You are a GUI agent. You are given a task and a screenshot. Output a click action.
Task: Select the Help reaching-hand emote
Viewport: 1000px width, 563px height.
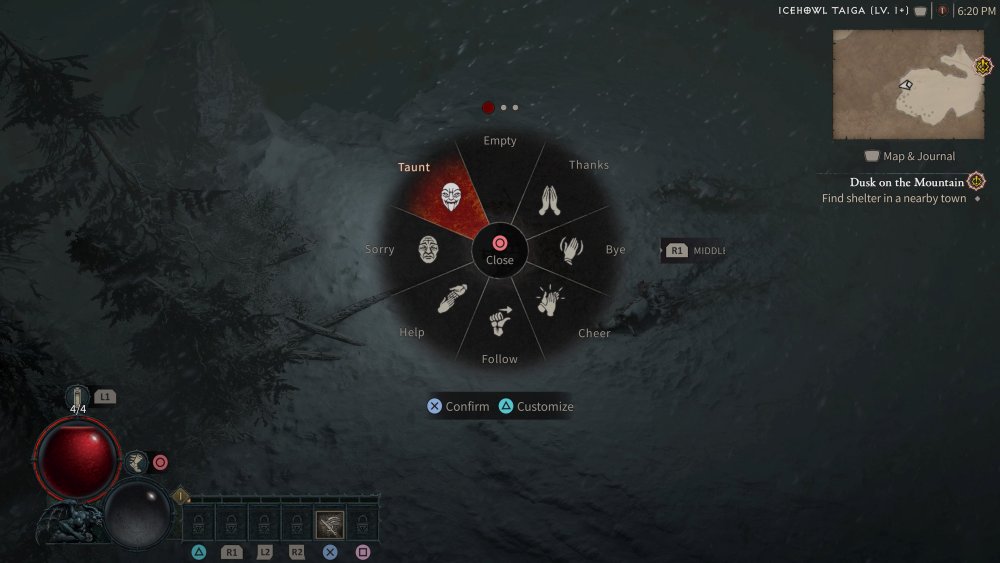(451, 299)
